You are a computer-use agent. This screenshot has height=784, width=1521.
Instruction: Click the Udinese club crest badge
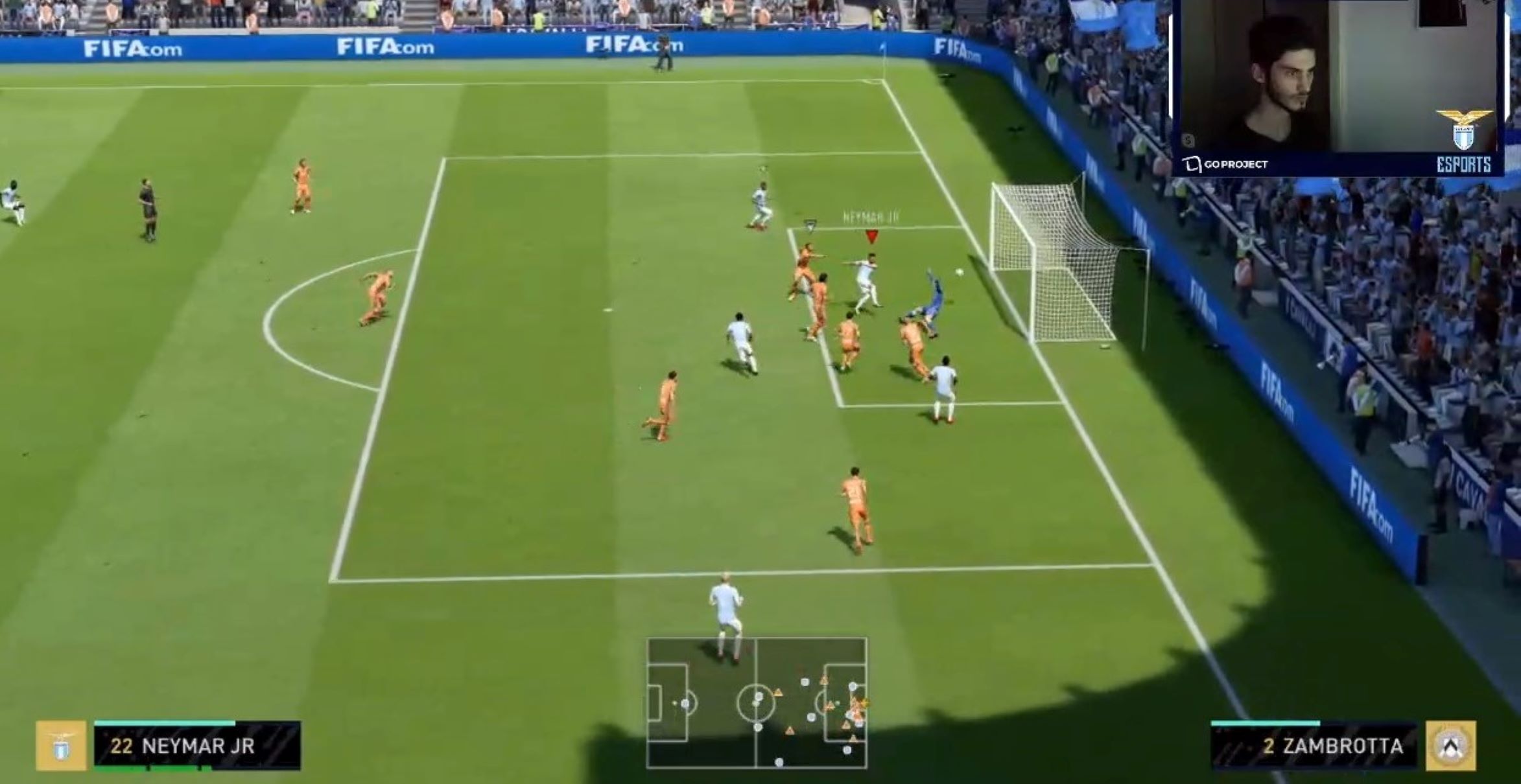tap(1451, 746)
